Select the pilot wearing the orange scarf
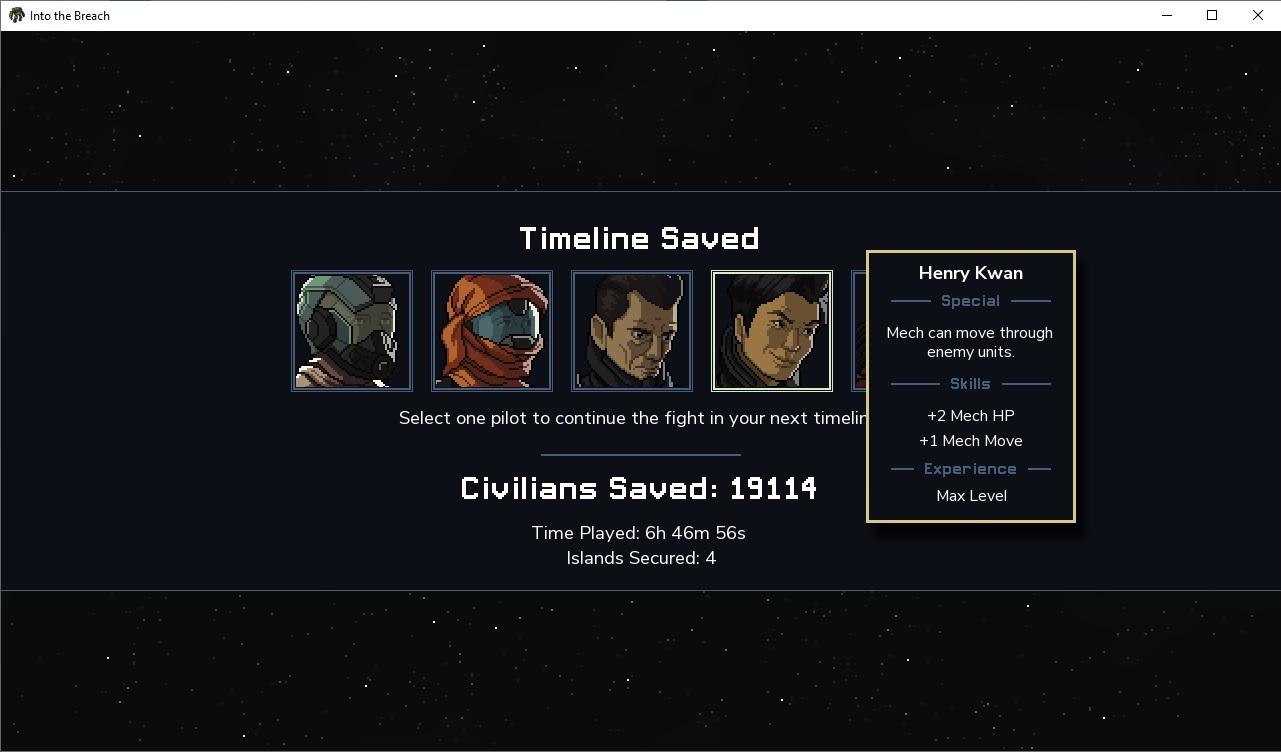The width and height of the screenshot is (1281, 753). point(491,330)
